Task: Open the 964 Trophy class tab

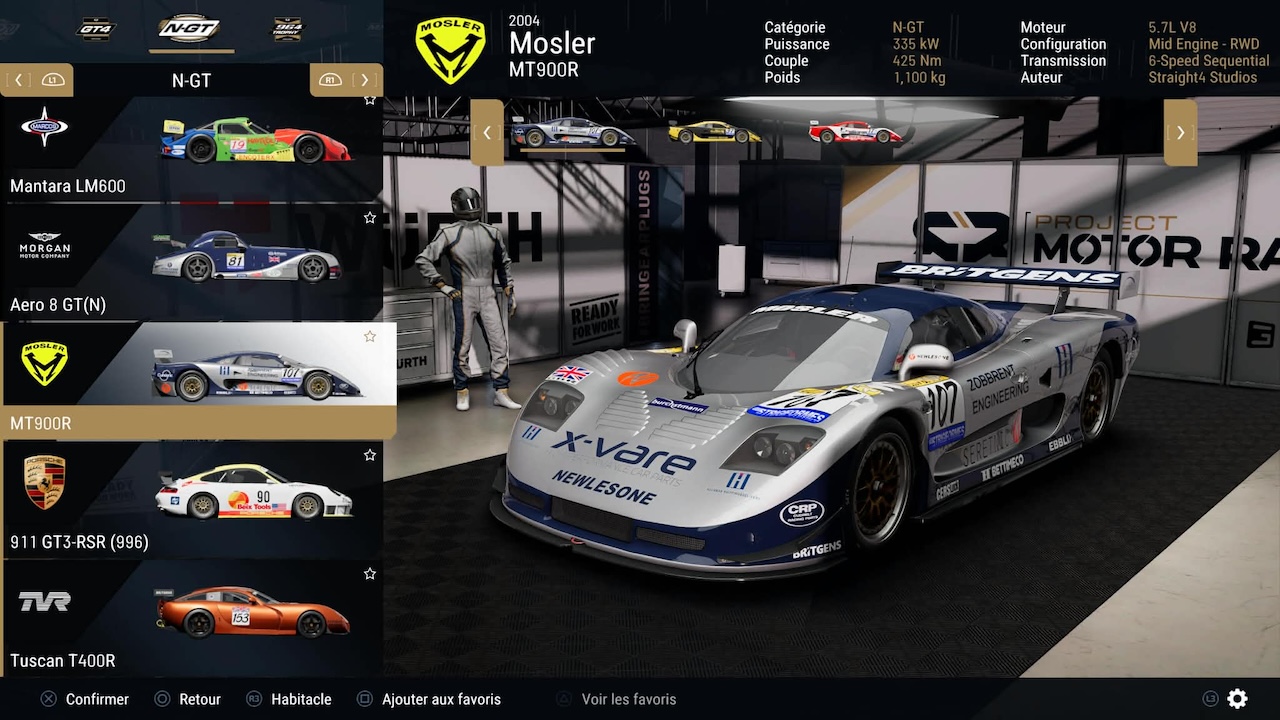Action: point(288,28)
